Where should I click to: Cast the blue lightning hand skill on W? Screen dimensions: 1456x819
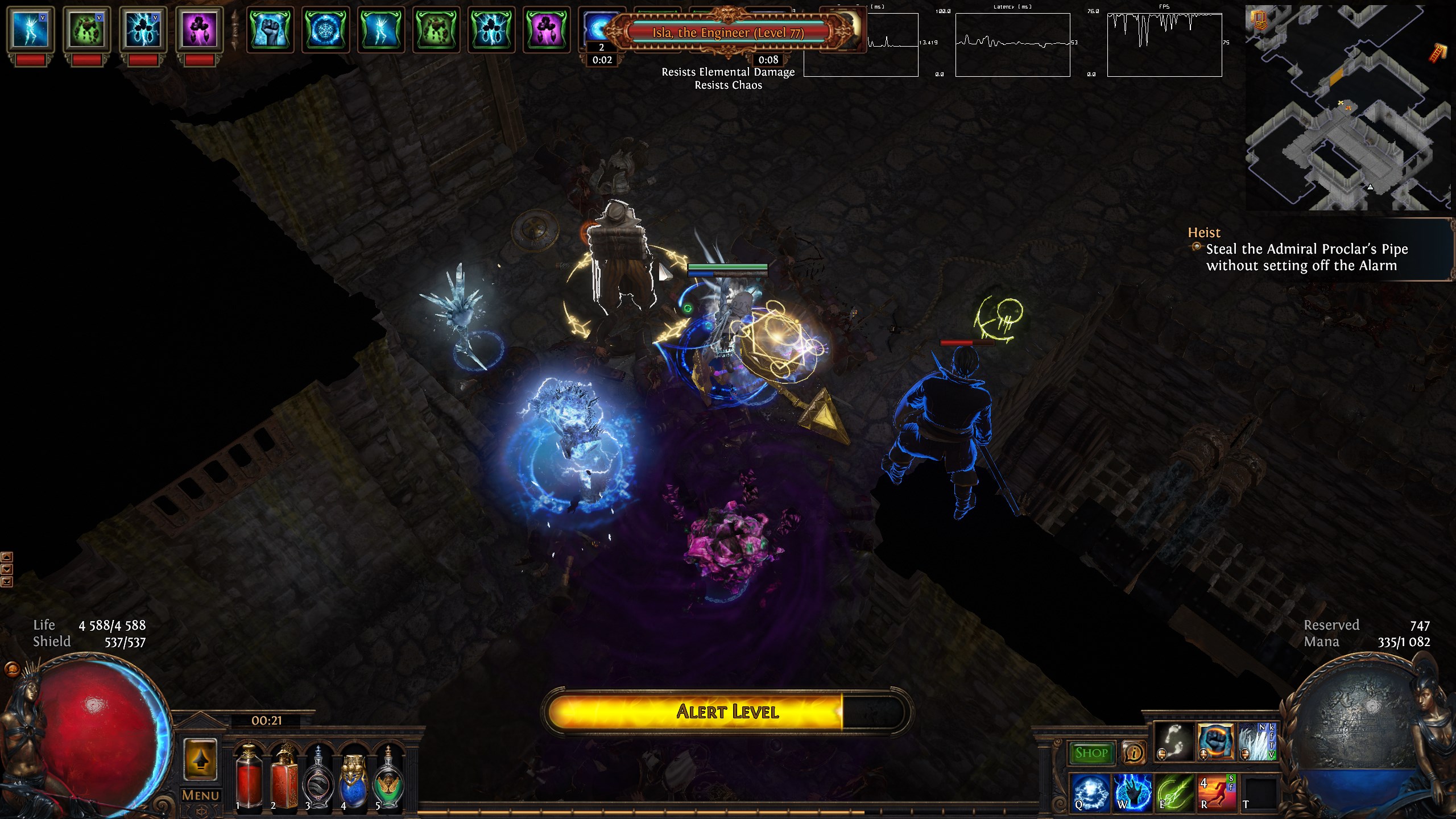[x=1132, y=792]
